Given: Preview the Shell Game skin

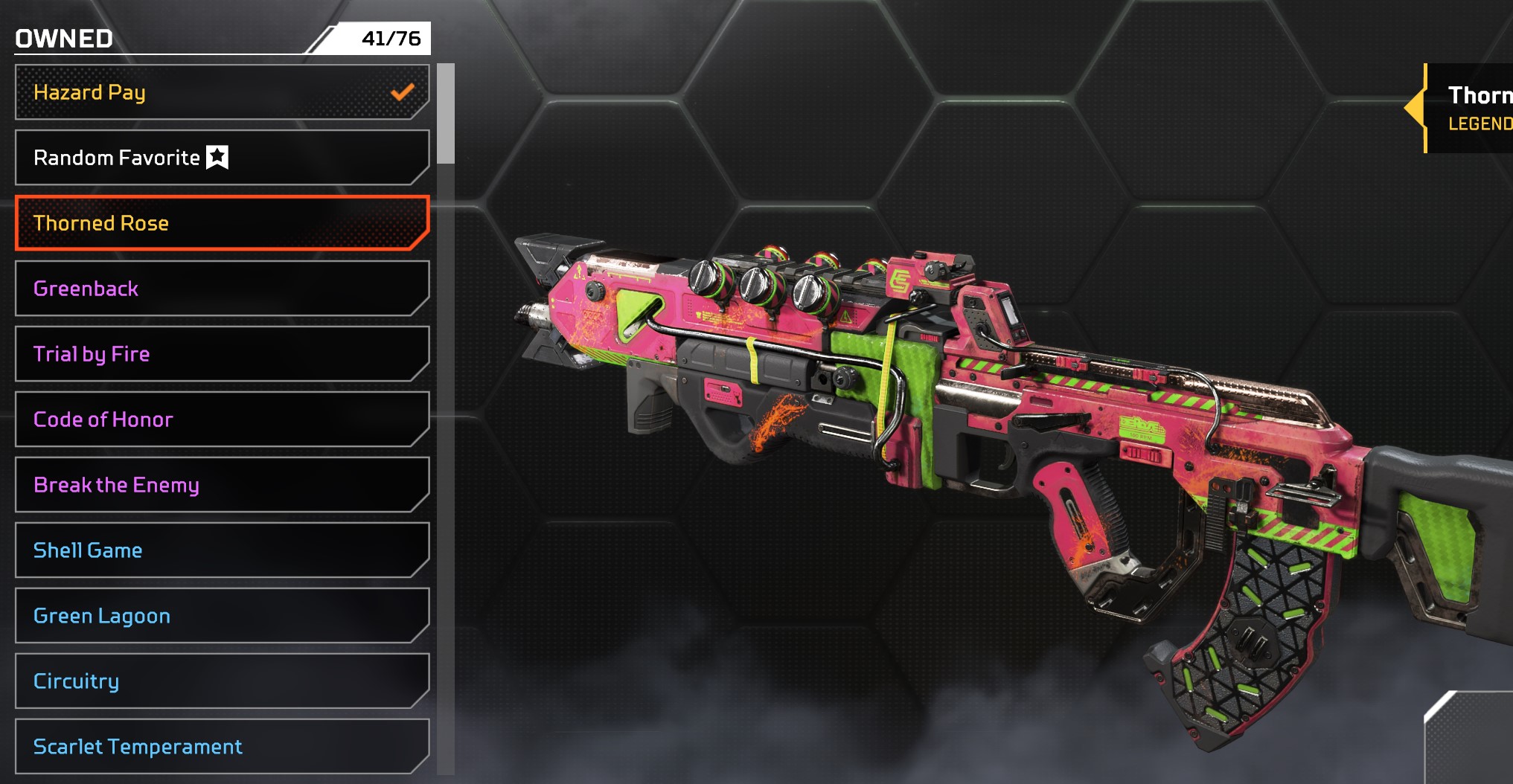Looking at the screenshot, I should click(222, 550).
